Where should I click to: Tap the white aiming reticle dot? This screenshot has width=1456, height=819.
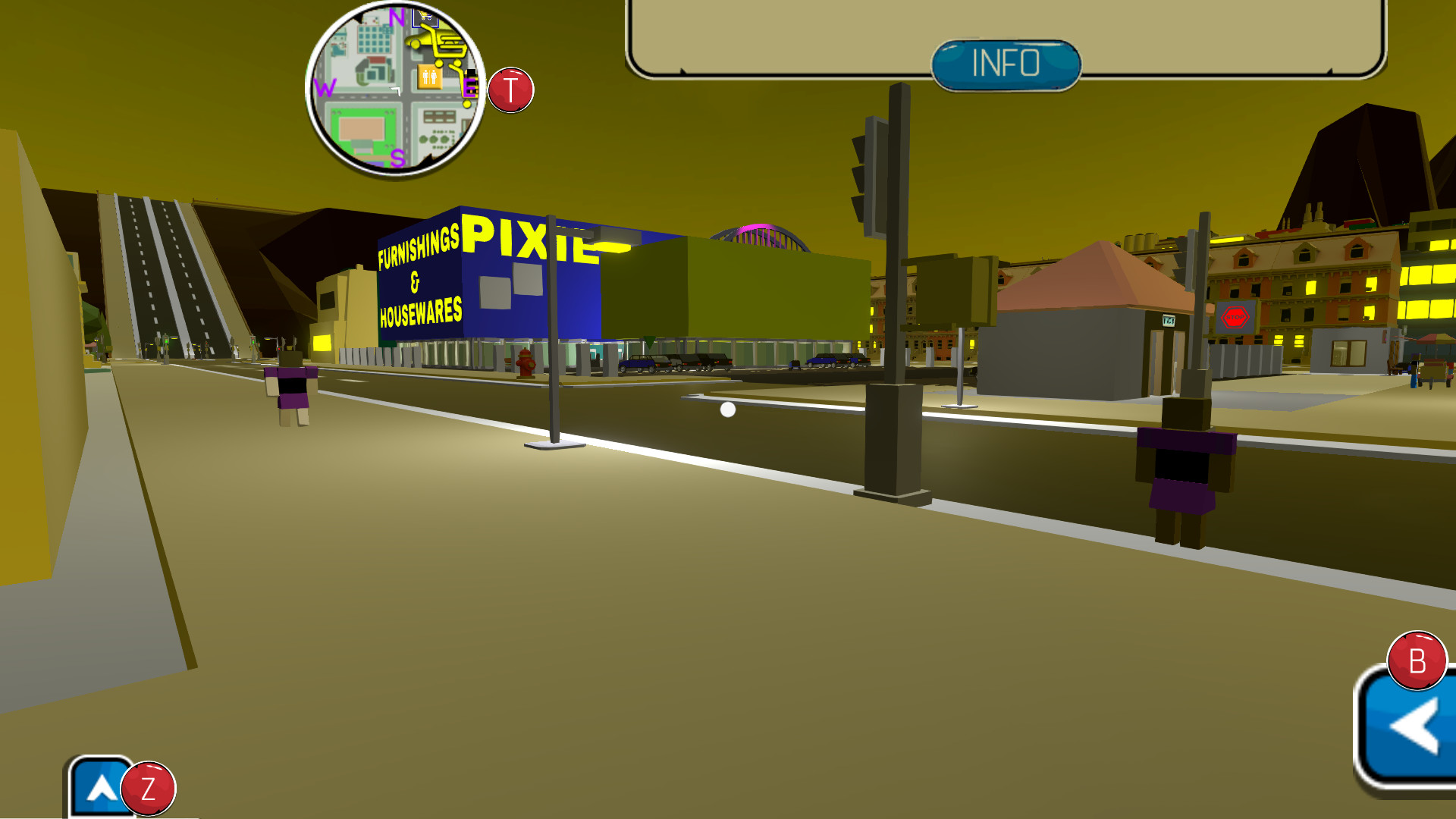coord(729,409)
